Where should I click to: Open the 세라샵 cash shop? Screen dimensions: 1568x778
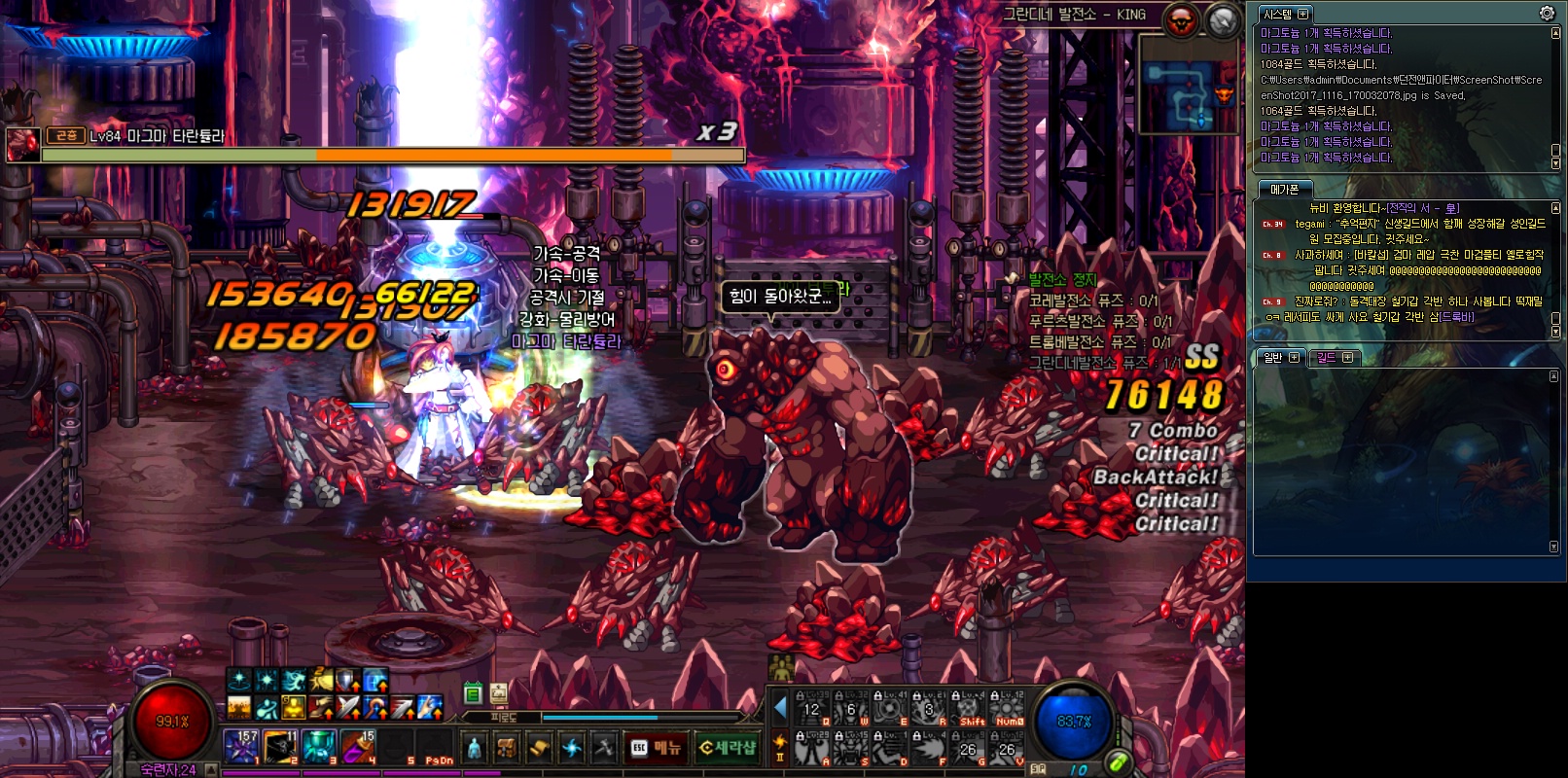click(x=728, y=747)
